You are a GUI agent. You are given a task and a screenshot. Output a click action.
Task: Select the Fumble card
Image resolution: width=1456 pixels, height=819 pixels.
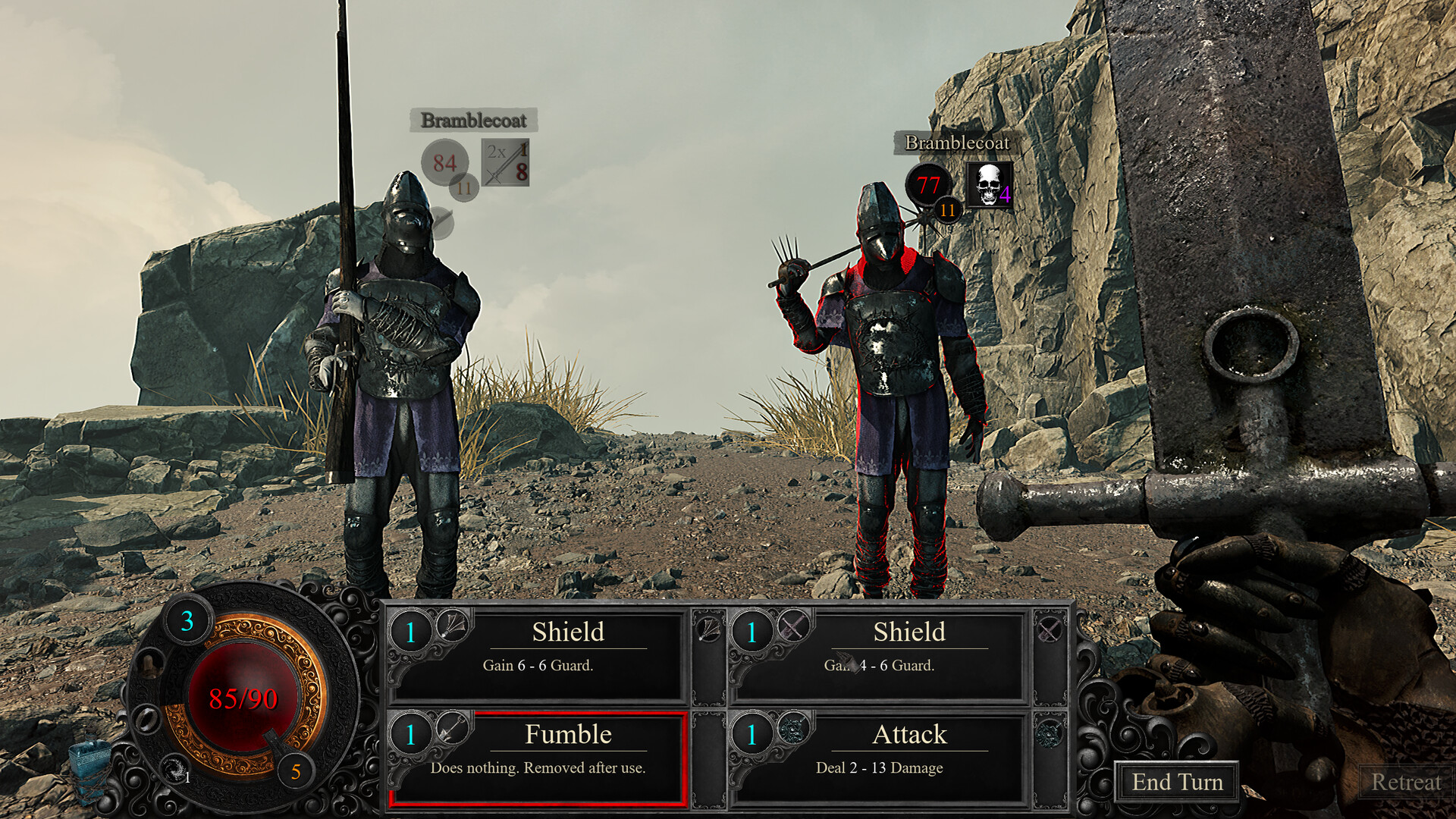tap(538, 757)
